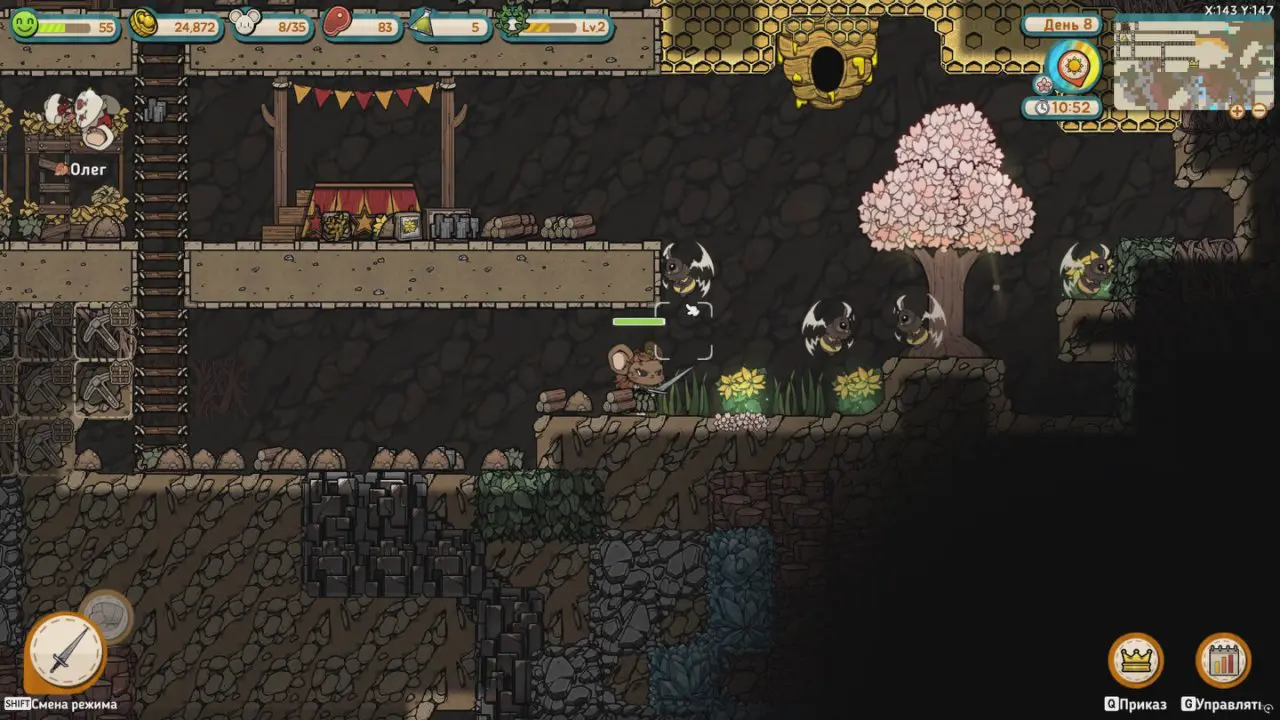Zoom out the minimap with minus button
The height and width of the screenshot is (720, 1280).
(1259, 111)
